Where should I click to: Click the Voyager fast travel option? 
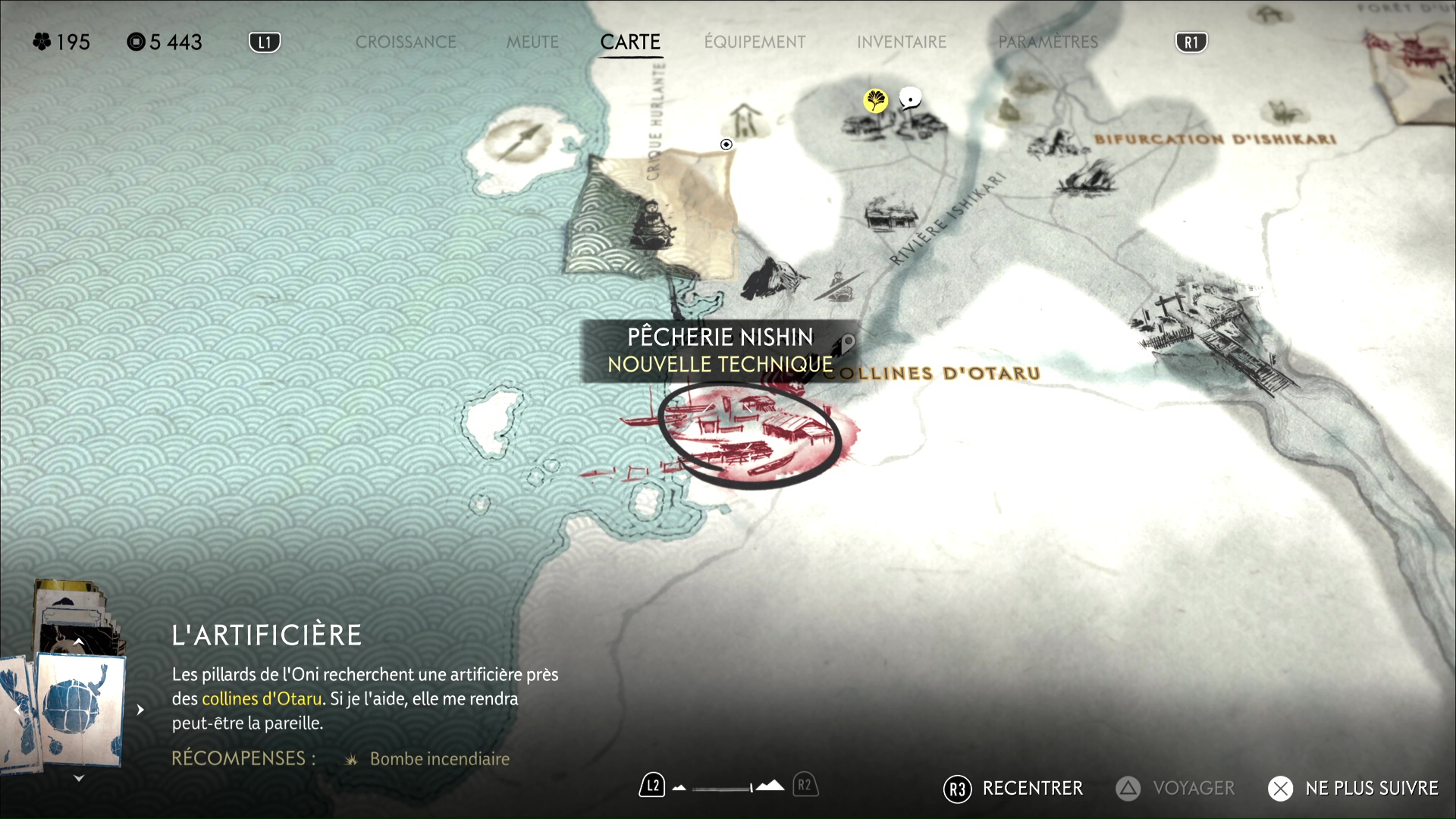pyautogui.click(x=1175, y=789)
